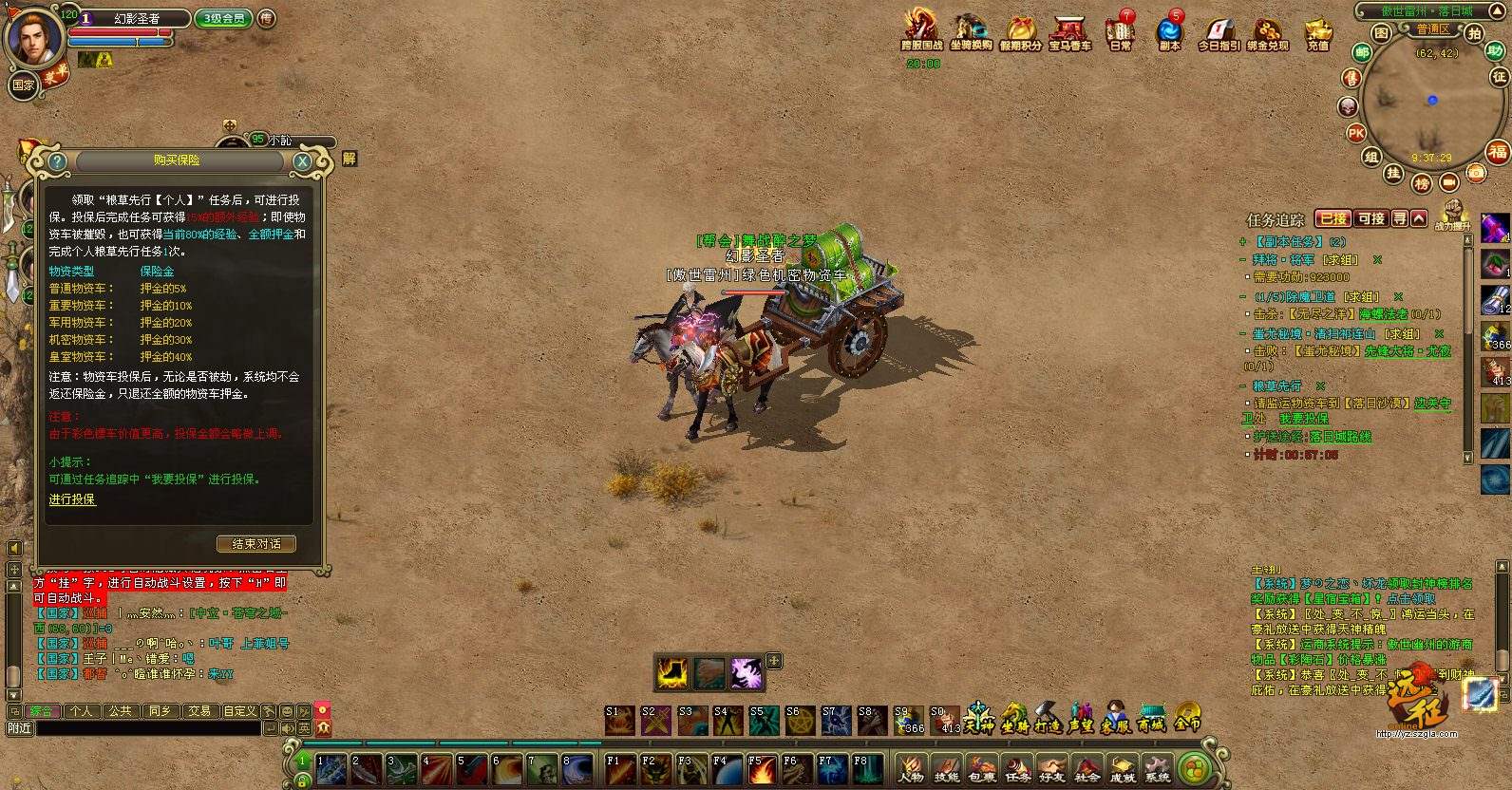Toggle the PK mode button
The height and width of the screenshot is (790, 1512).
point(1356,134)
